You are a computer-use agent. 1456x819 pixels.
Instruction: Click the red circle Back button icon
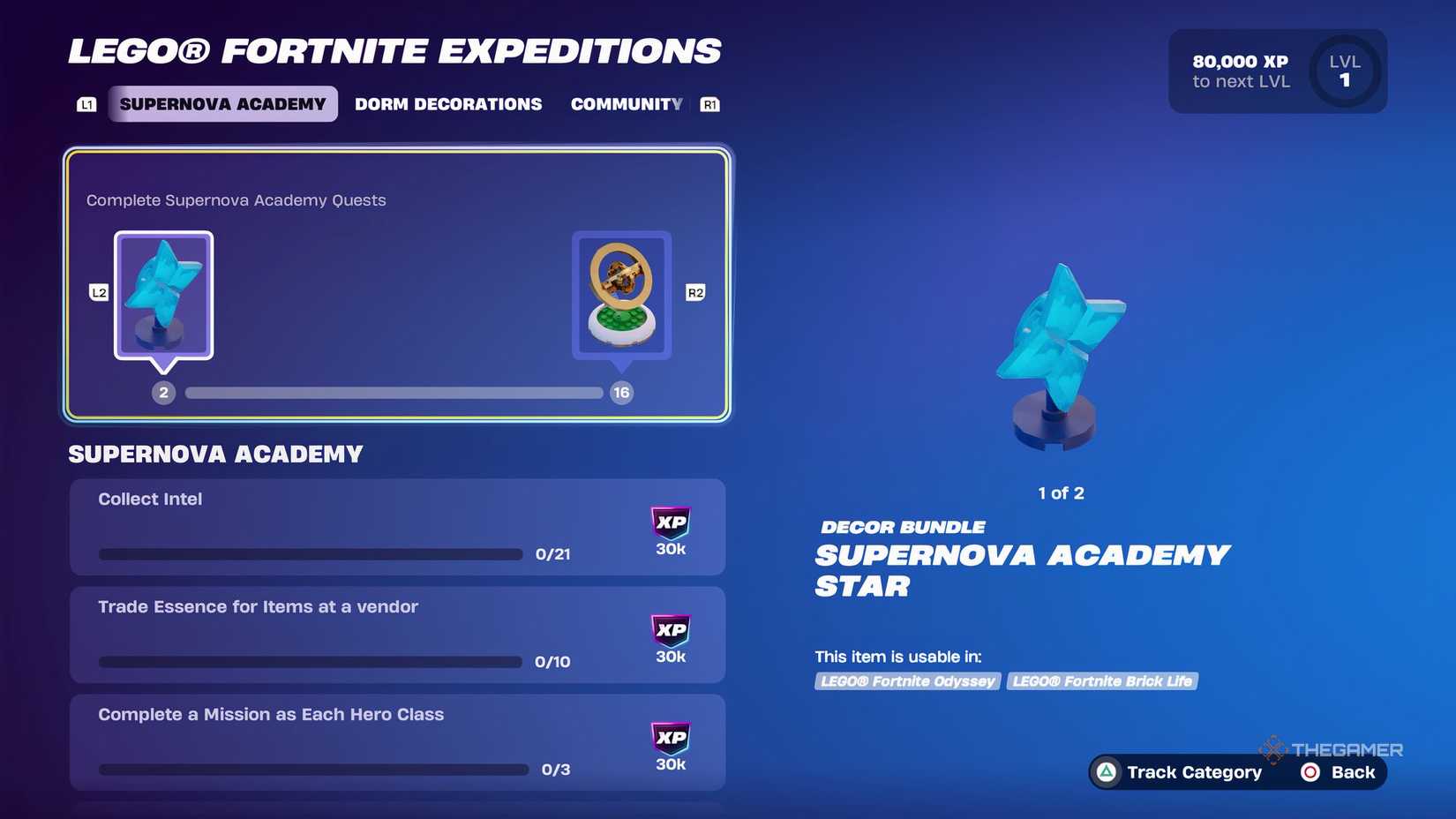[x=1311, y=772]
